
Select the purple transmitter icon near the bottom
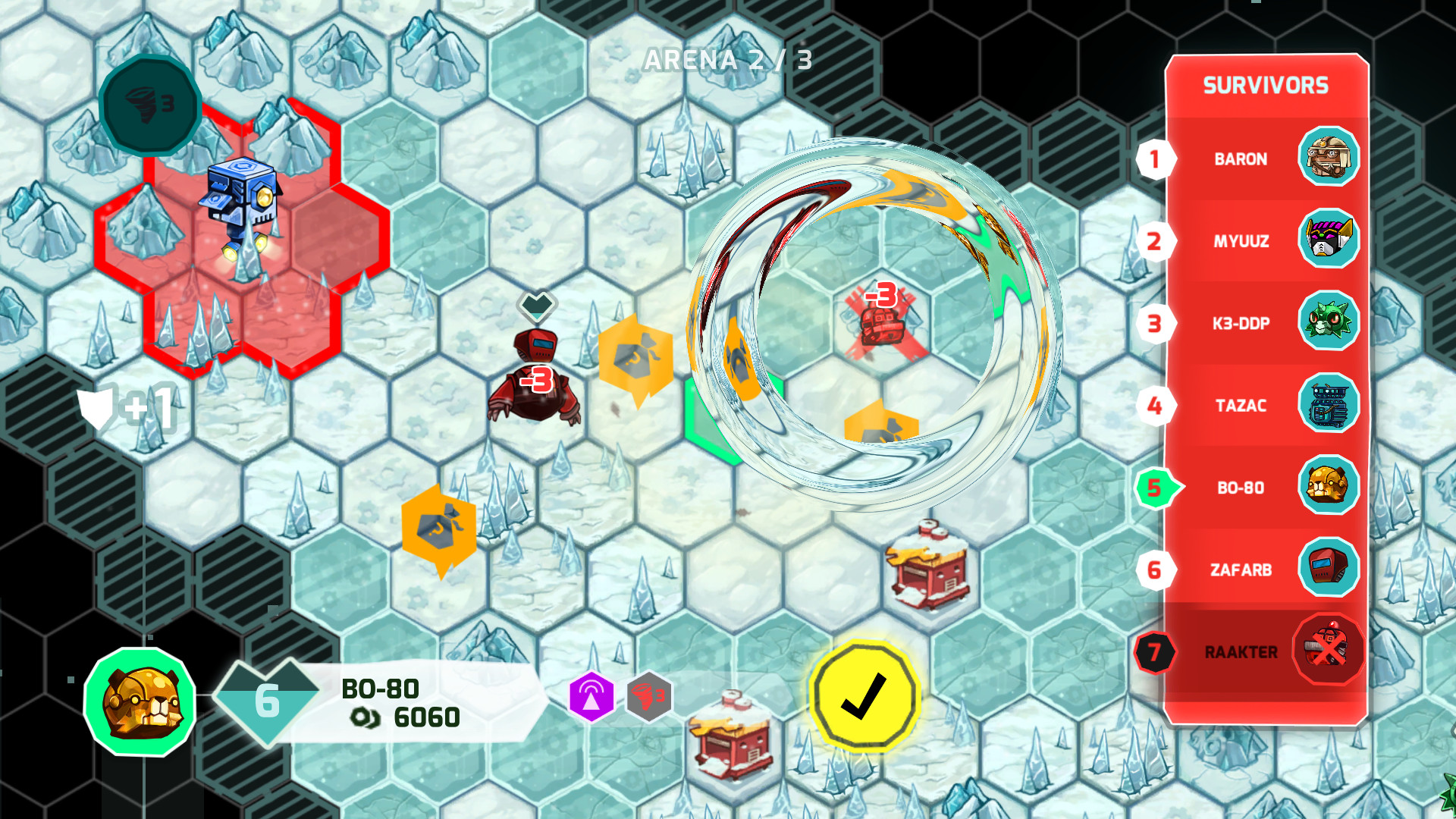pos(591,695)
